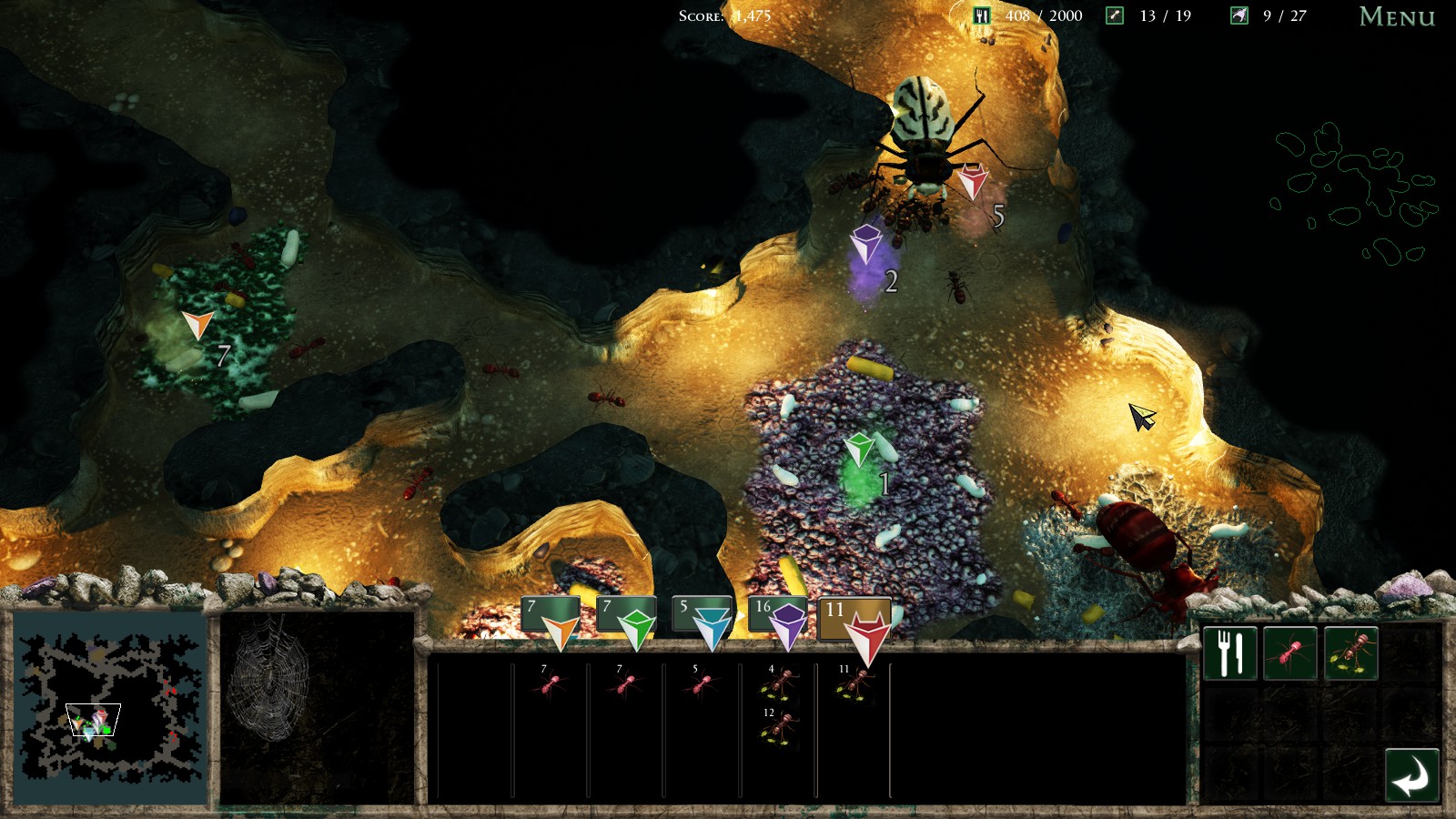Image resolution: width=1456 pixels, height=819 pixels.
Task: Choose the fork and knife food storage tile
Action: coord(1229,653)
